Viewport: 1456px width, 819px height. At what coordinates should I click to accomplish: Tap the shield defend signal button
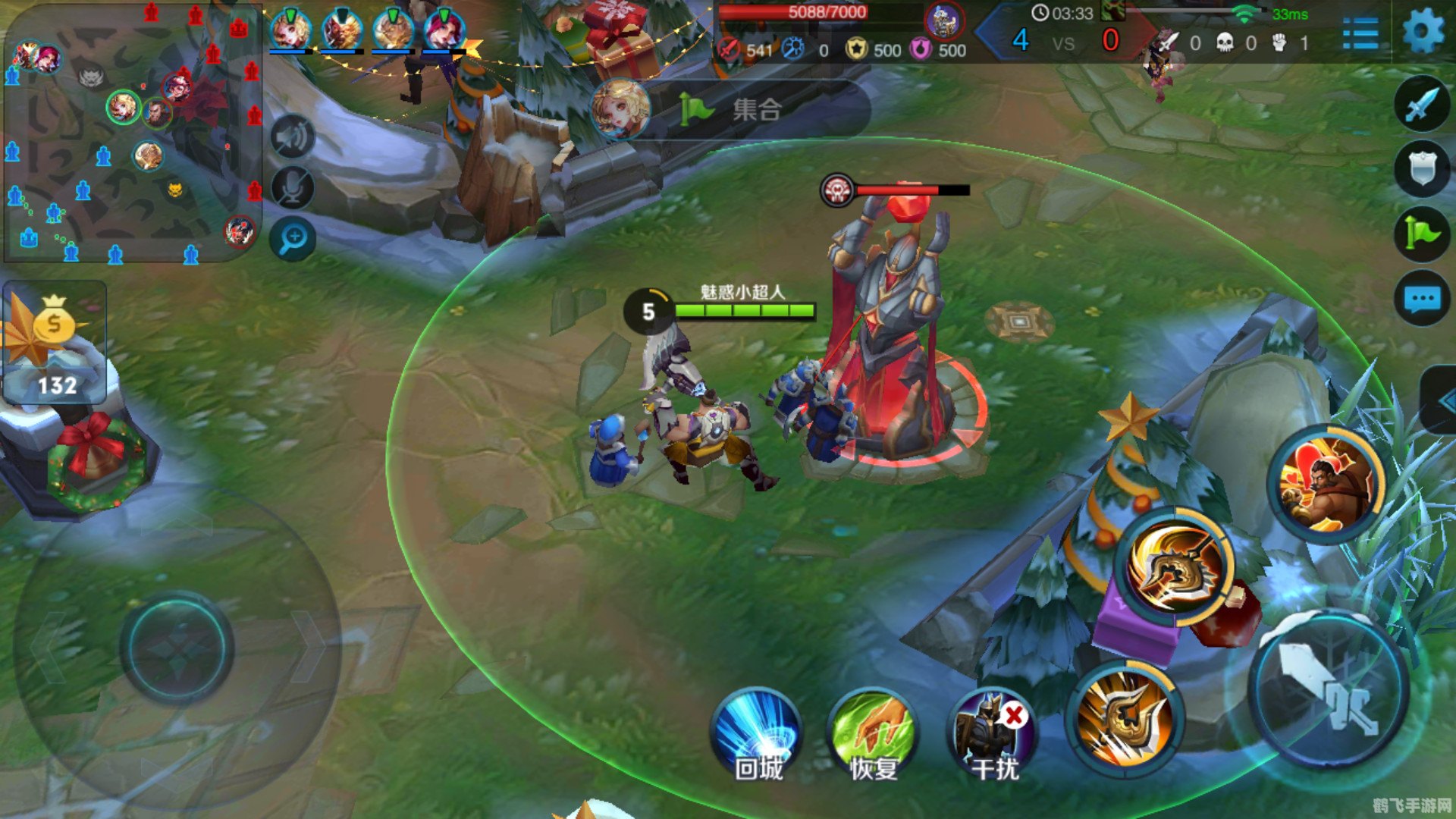(1421, 168)
